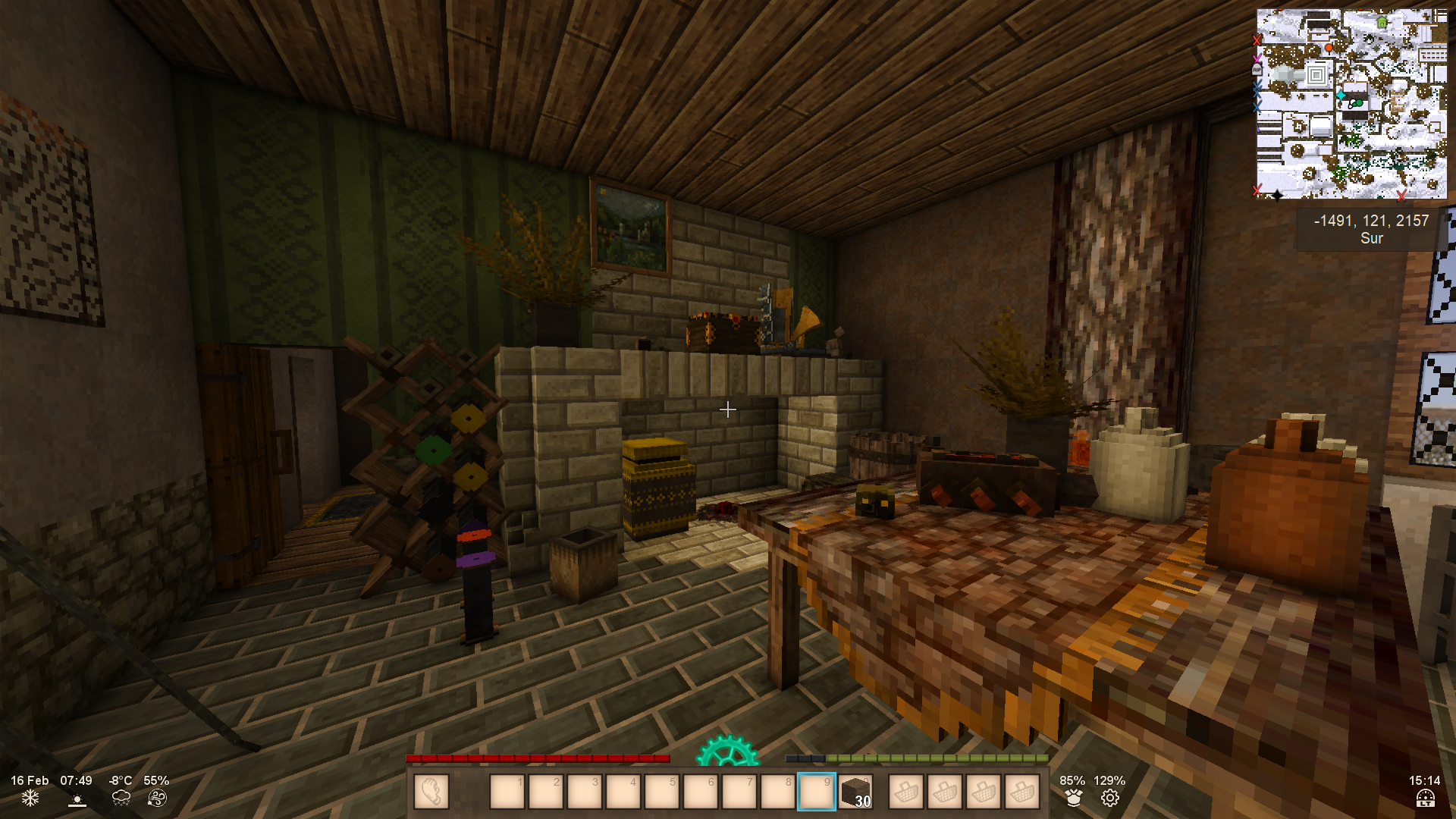Screen dimensions: 1456x819
Task: Click the off-hand slot with hand icon
Action: tap(431, 792)
